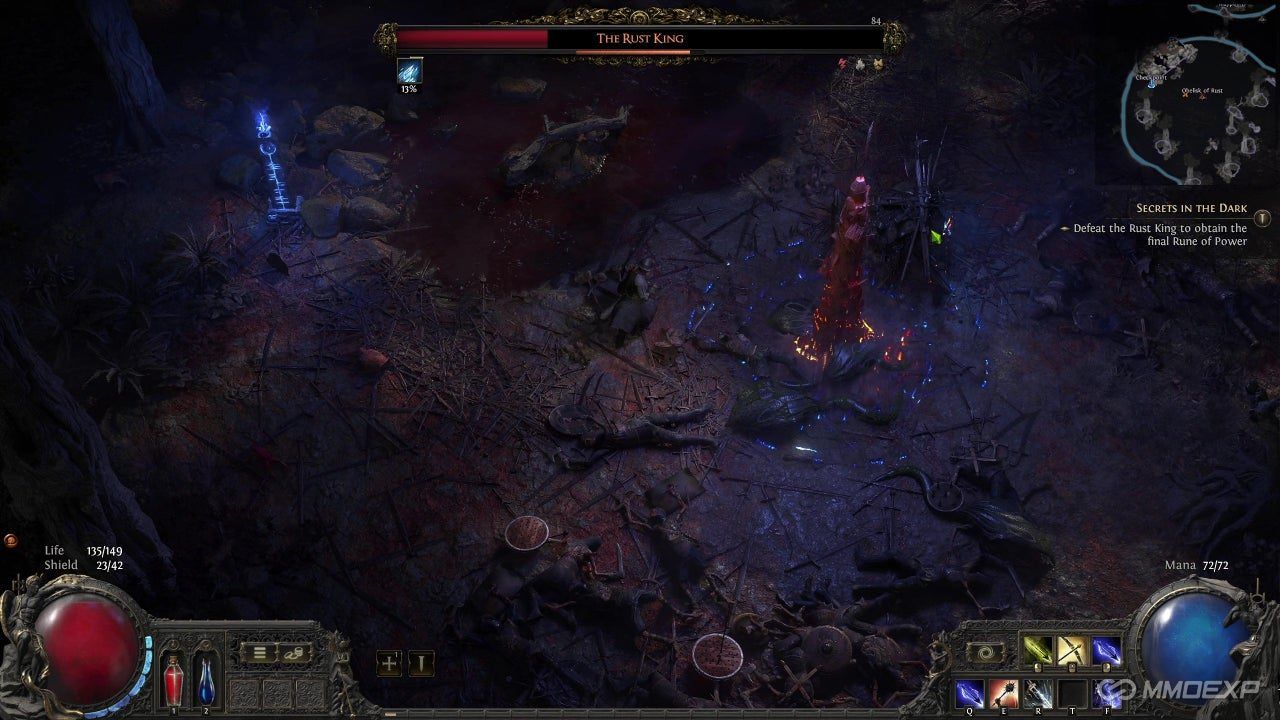Click the green javelin skill icon
The width and height of the screenshot is (1280, 720).
click(1037, 650)
